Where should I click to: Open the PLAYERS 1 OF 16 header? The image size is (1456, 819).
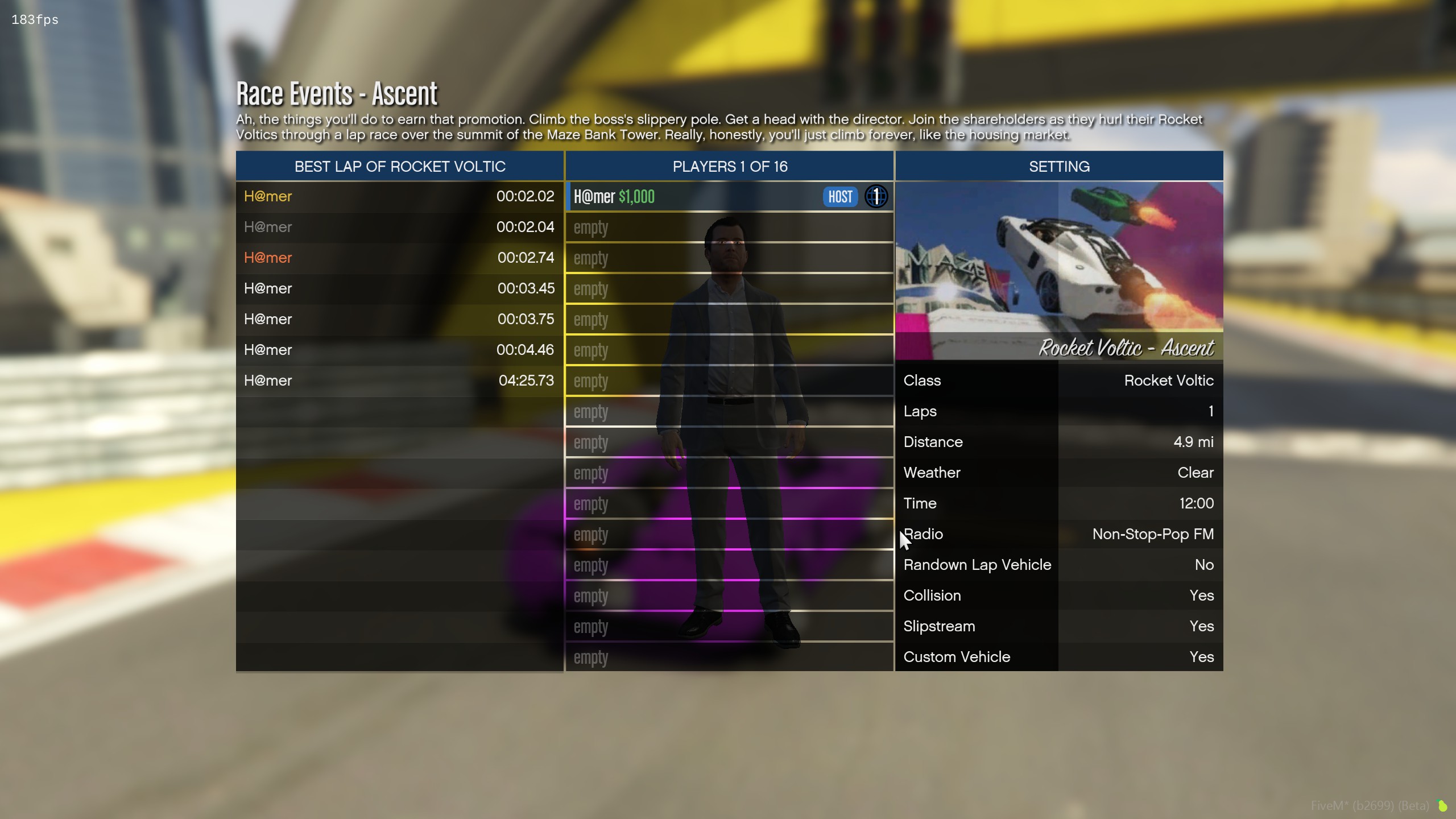(730, 166)
